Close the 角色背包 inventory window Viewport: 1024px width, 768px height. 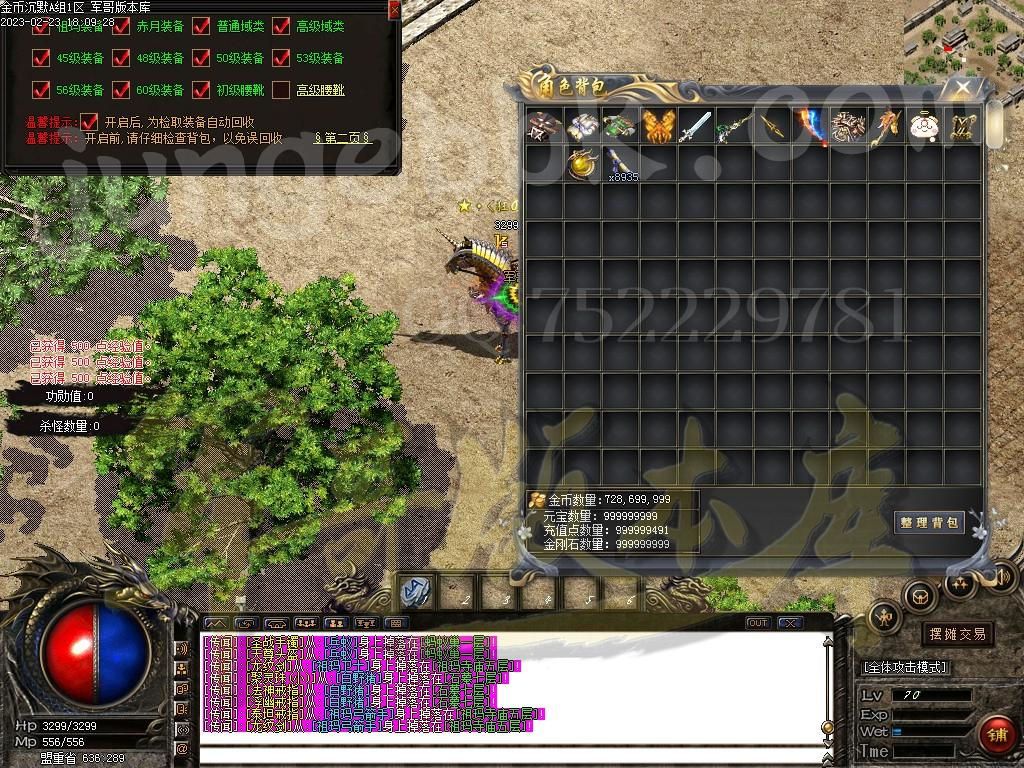[962, 88]
